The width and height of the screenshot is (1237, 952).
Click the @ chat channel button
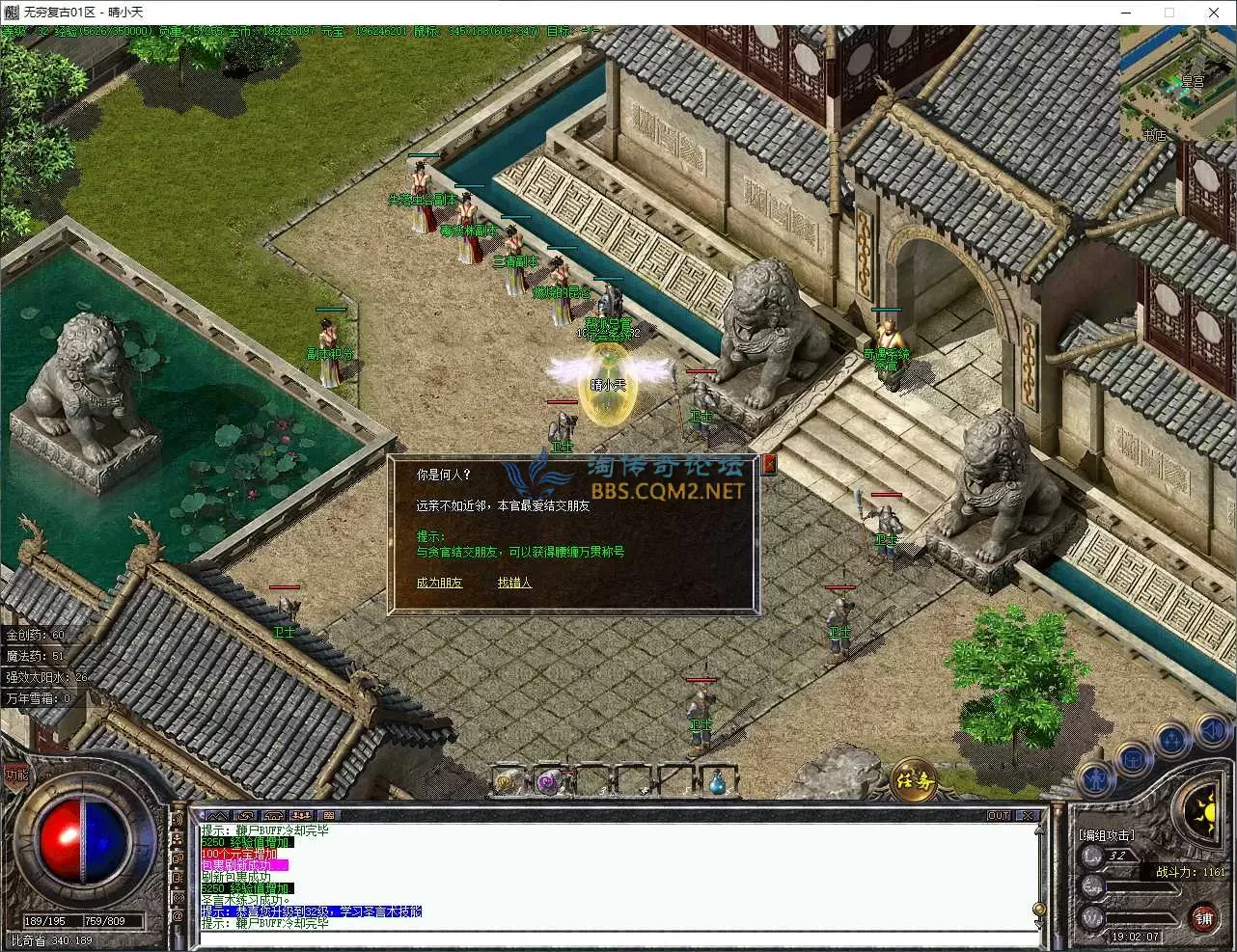pyautogui.click(x=178, y=916)
